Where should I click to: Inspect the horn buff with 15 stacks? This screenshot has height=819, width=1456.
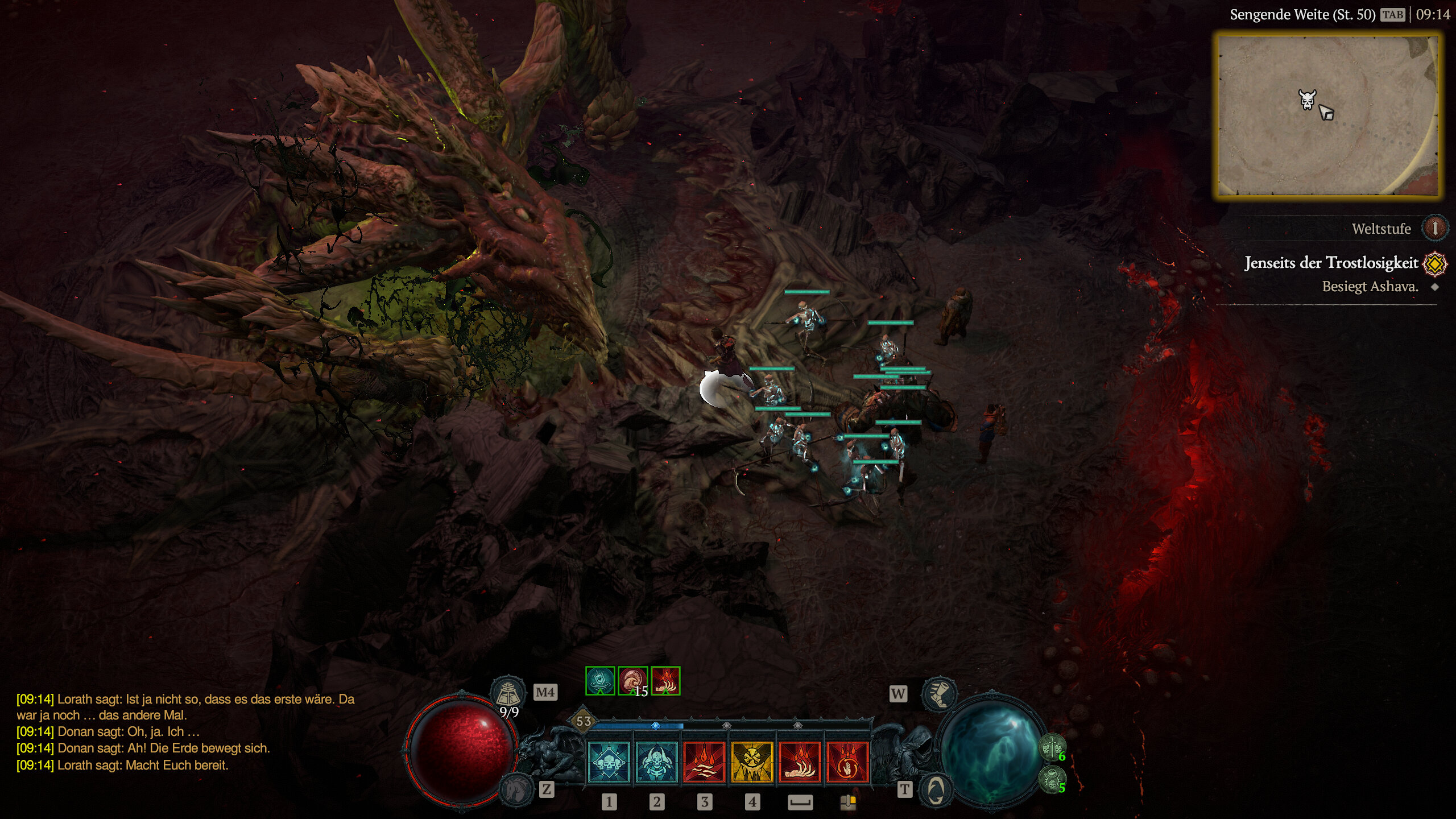pos(632,681)
